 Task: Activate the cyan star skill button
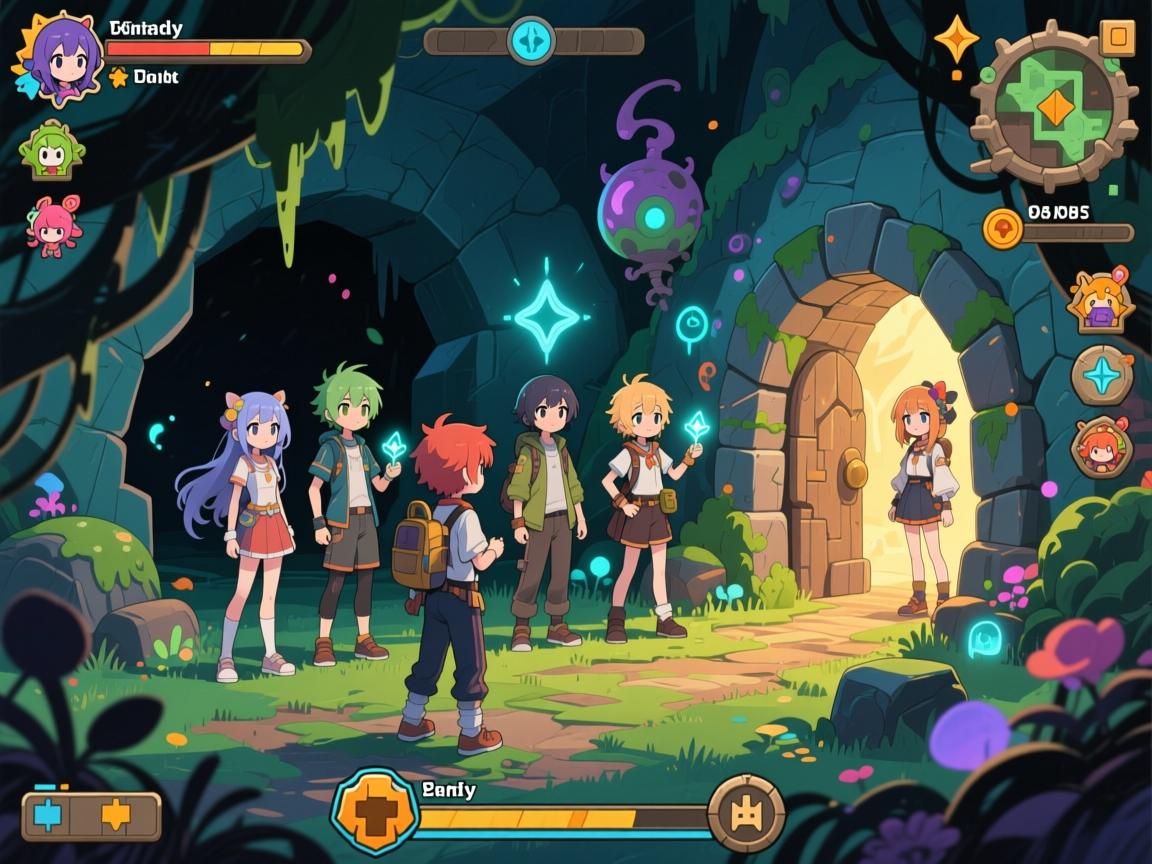1102,375
